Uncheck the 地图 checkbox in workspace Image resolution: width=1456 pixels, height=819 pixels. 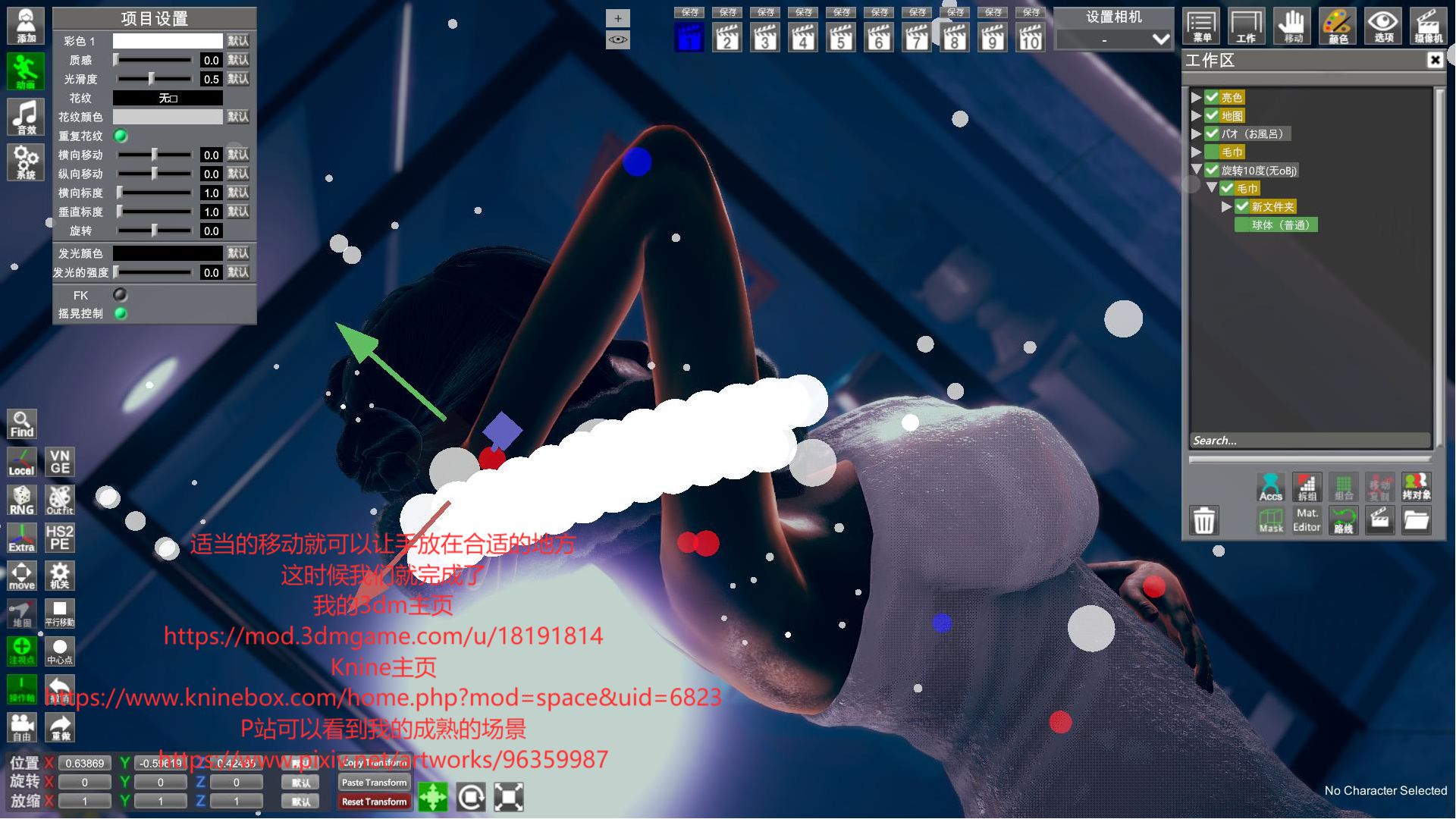1212,116
